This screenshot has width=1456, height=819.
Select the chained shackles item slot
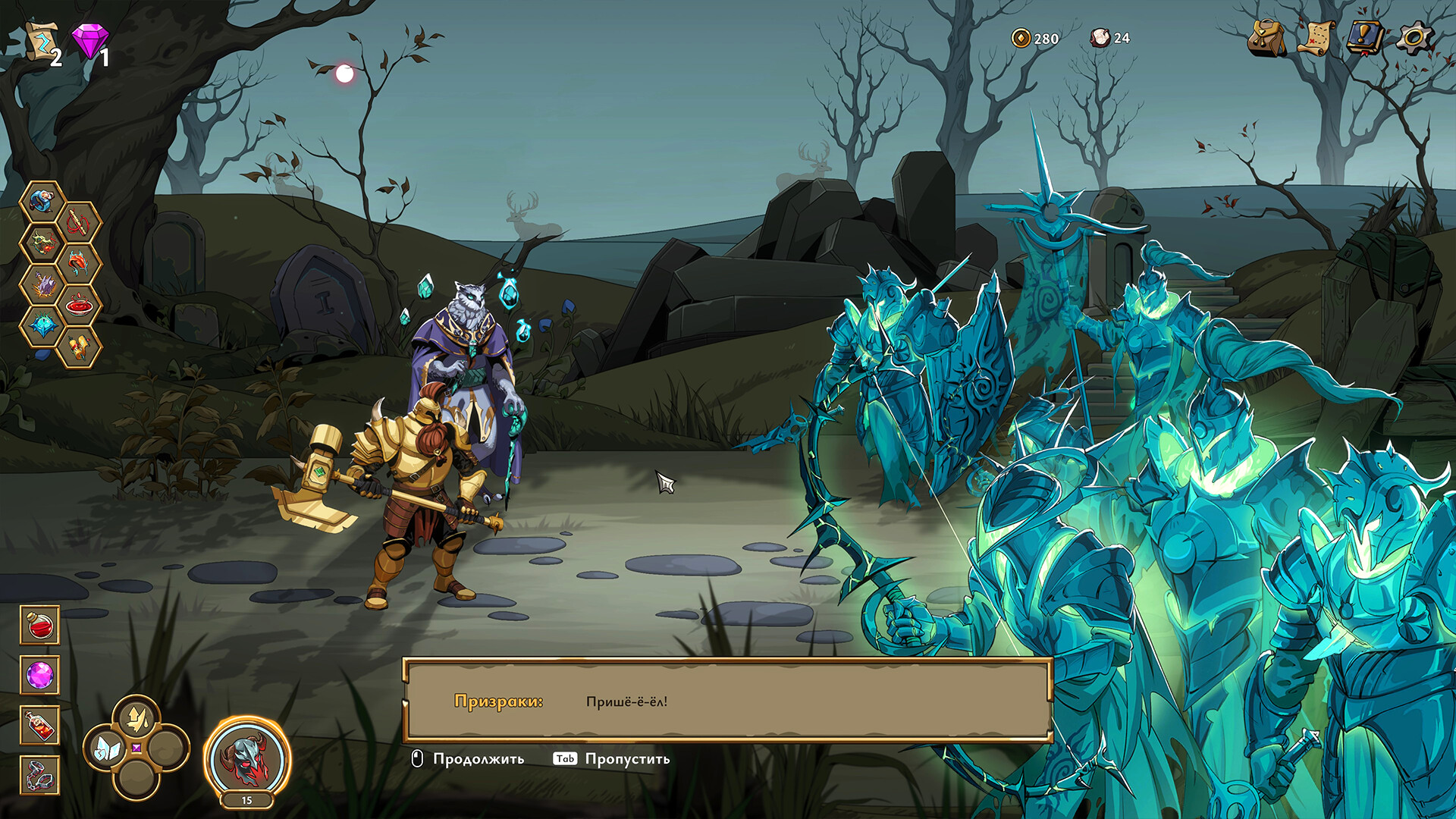39,776
